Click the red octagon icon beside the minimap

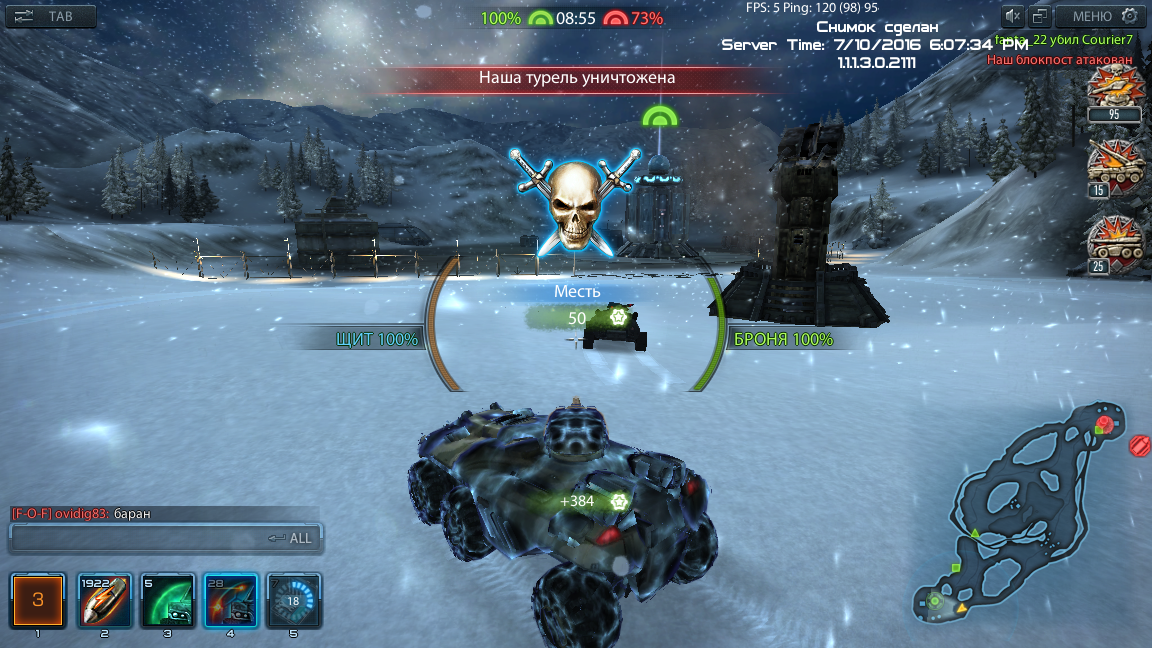1139,446
